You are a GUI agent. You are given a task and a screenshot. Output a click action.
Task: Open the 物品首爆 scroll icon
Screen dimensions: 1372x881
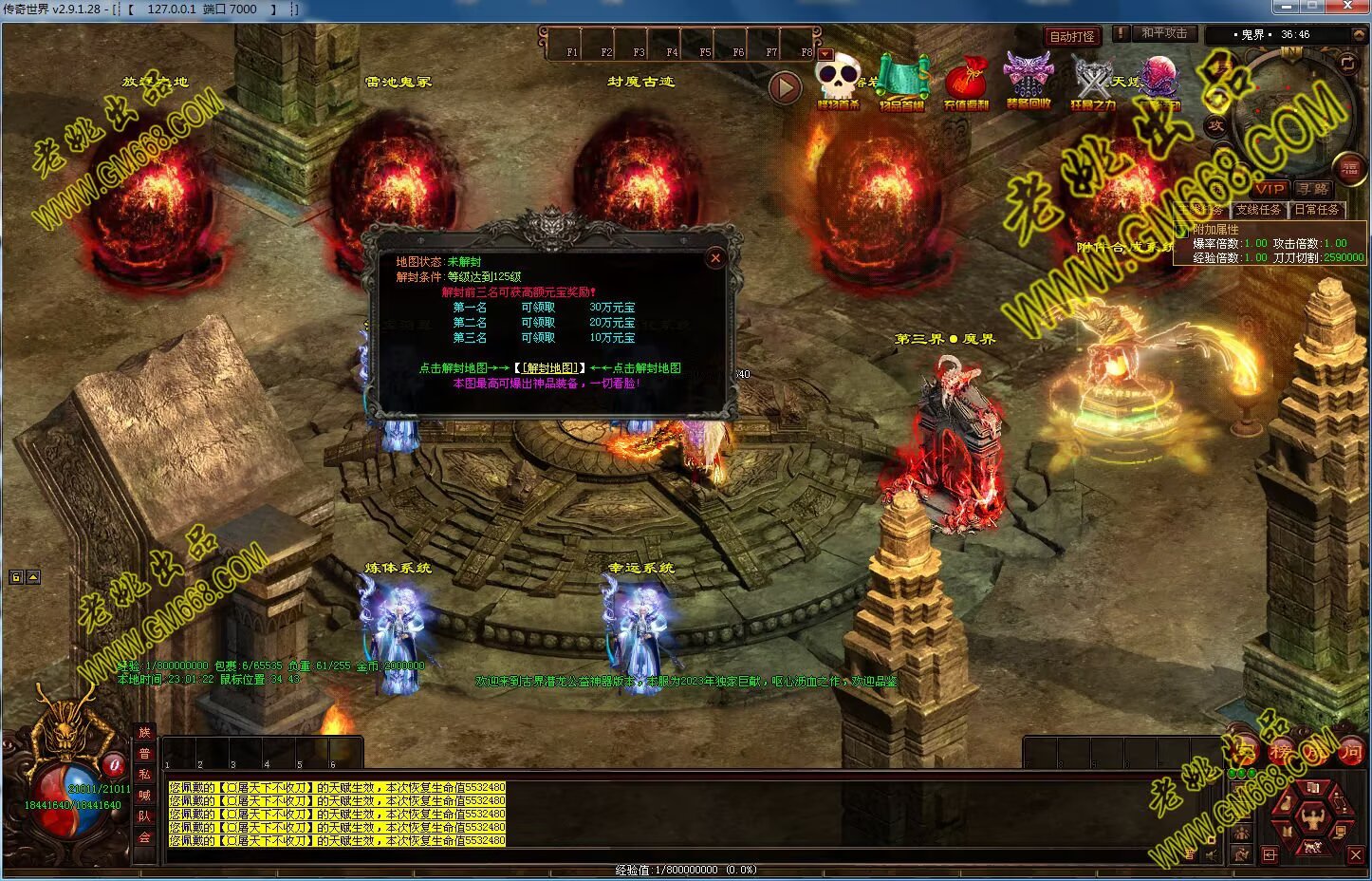tap(901, 83)
